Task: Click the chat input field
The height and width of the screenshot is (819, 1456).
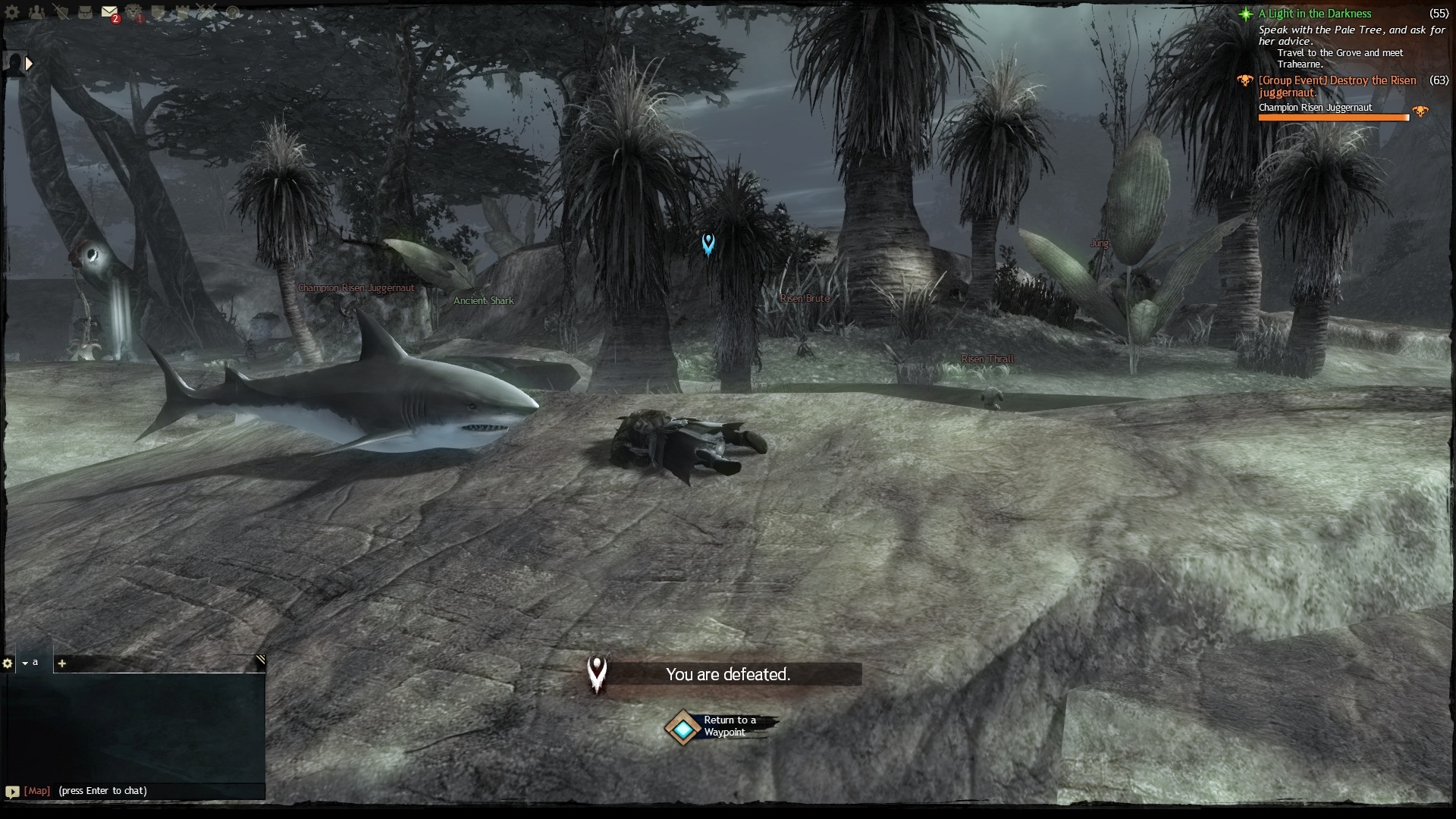Action: point(152,791)
